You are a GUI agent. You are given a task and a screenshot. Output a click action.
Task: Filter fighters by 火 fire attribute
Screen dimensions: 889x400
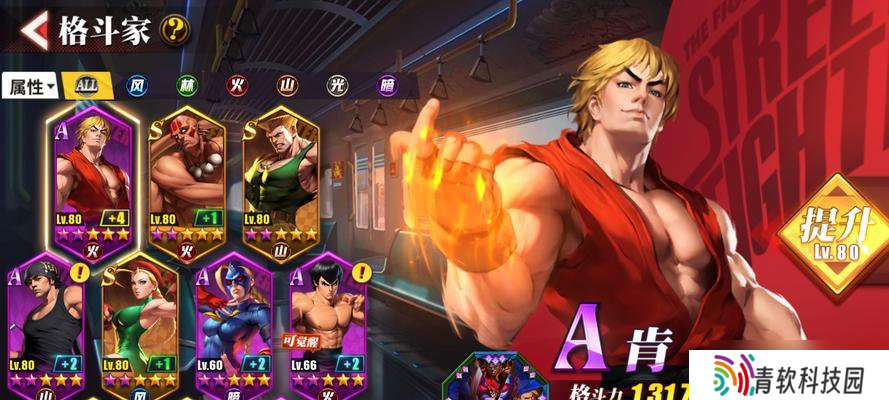(x=237, y=86)
